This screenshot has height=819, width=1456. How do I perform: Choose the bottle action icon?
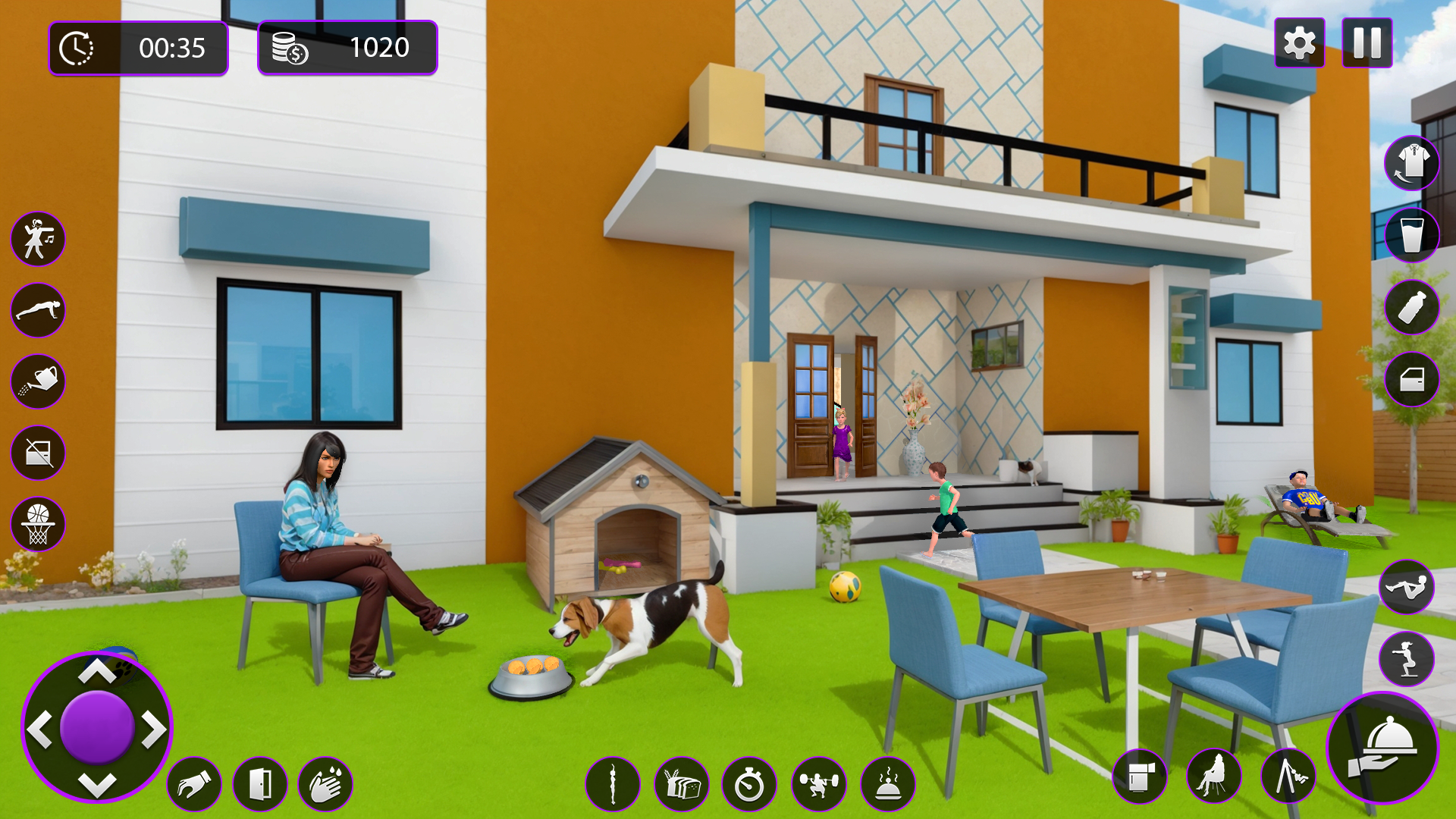[1411, 307]
